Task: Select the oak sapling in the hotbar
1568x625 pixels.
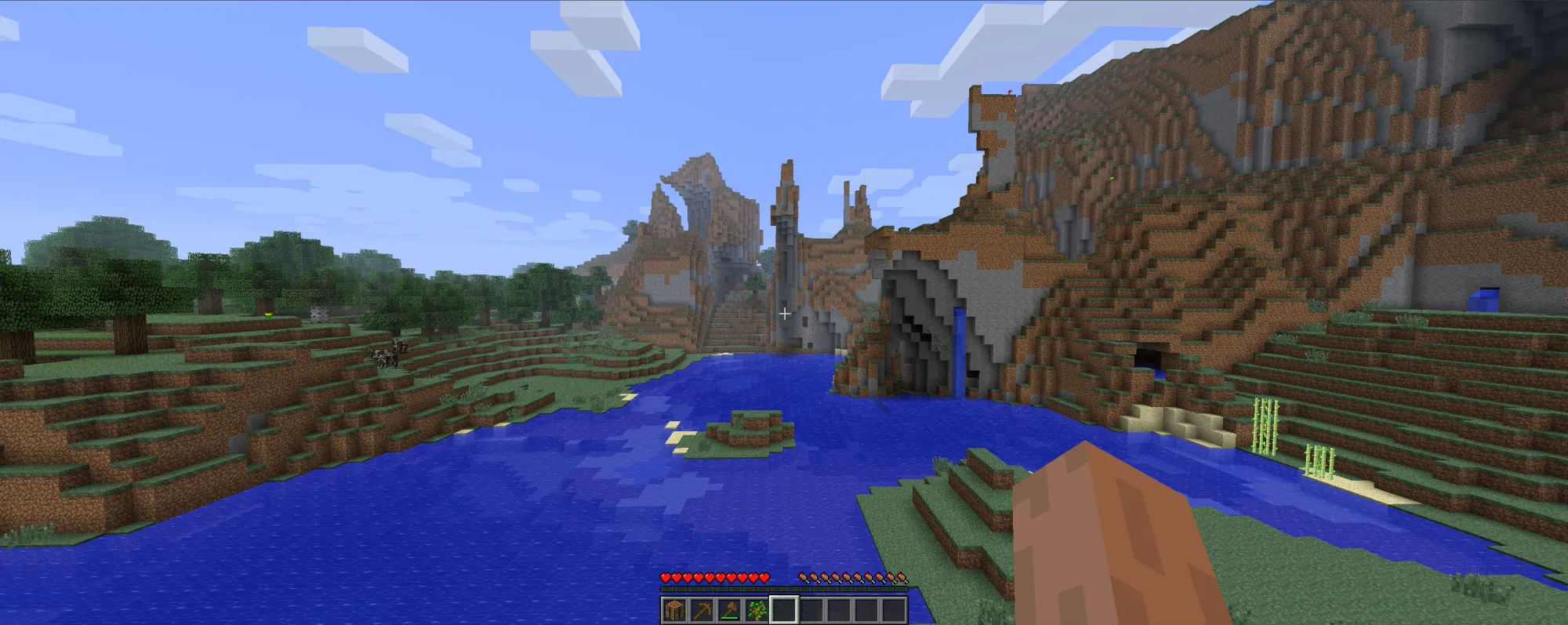Action: coord(756,610)
